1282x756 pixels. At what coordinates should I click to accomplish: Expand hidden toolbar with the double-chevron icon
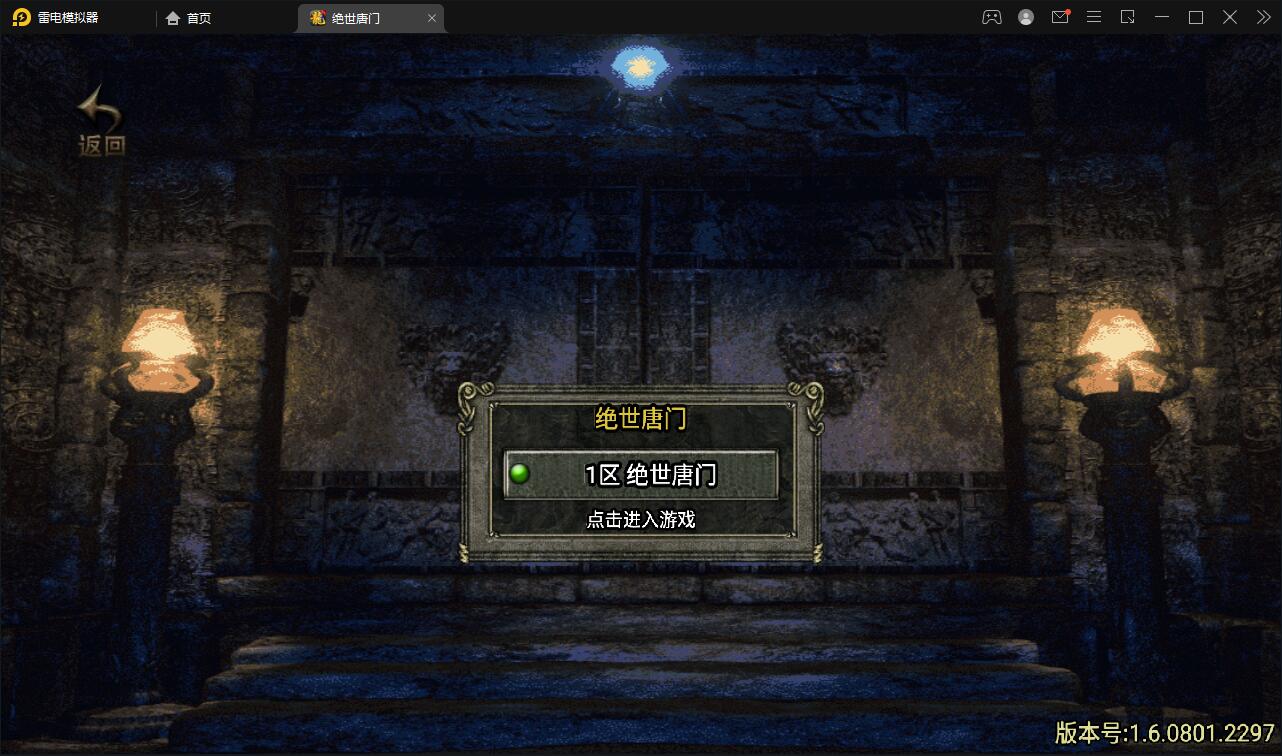(1262, 17)
